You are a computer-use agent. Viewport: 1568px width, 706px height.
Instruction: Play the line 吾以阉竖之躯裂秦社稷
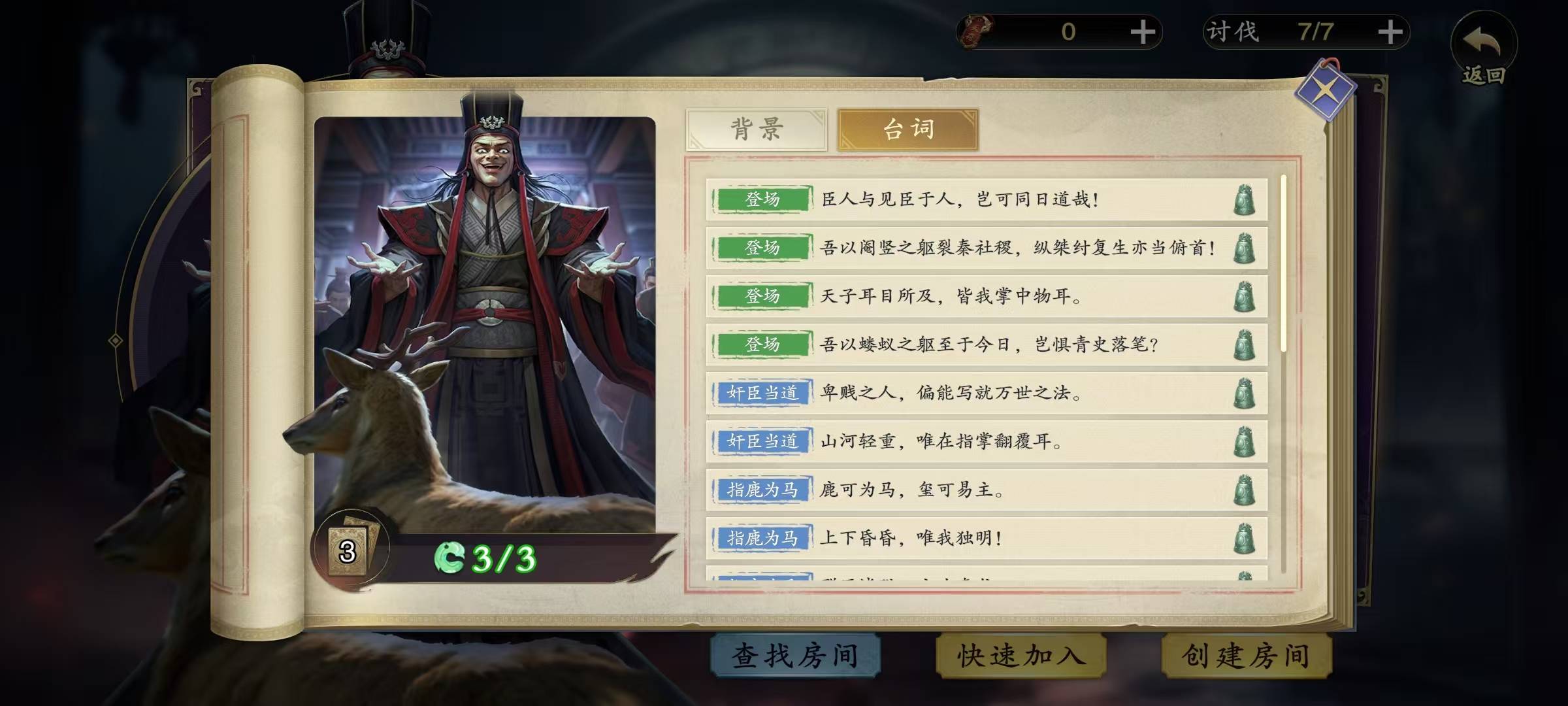[x=1244, y=248]
